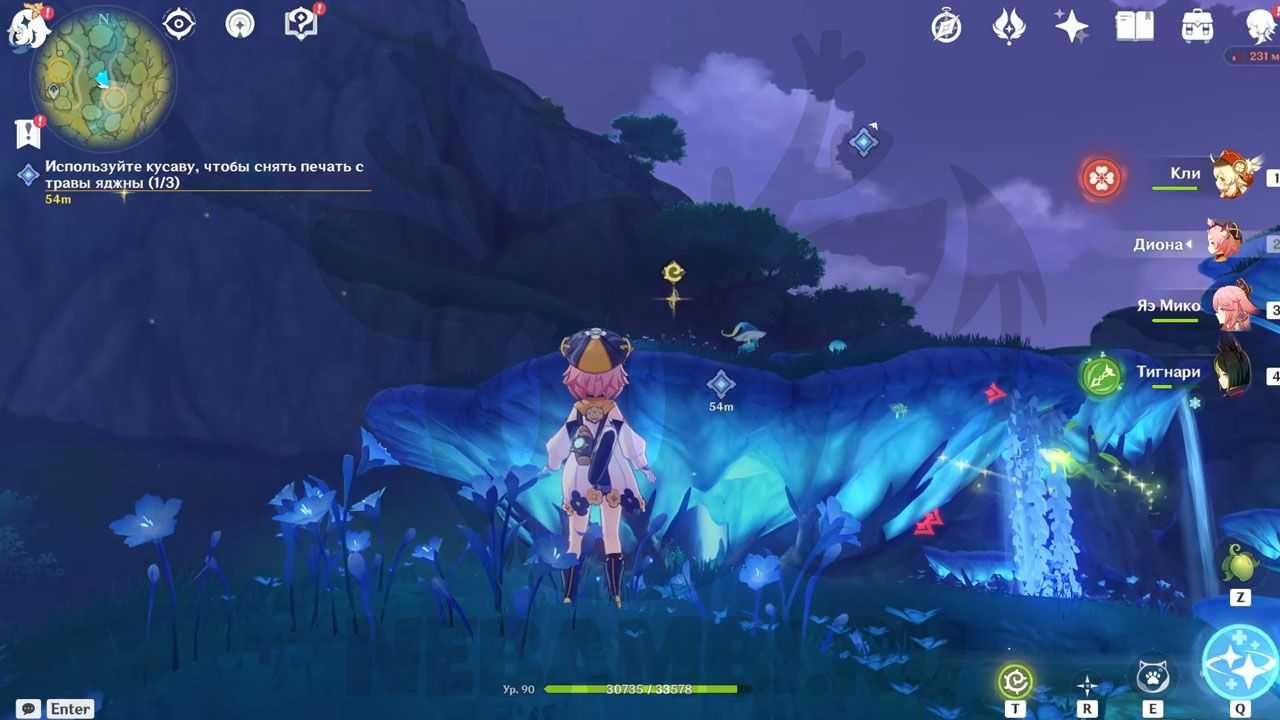The image size is (1280, 720).
Task: Open the compass events icon
Action: pyautogui.click(x=946, y=26)
